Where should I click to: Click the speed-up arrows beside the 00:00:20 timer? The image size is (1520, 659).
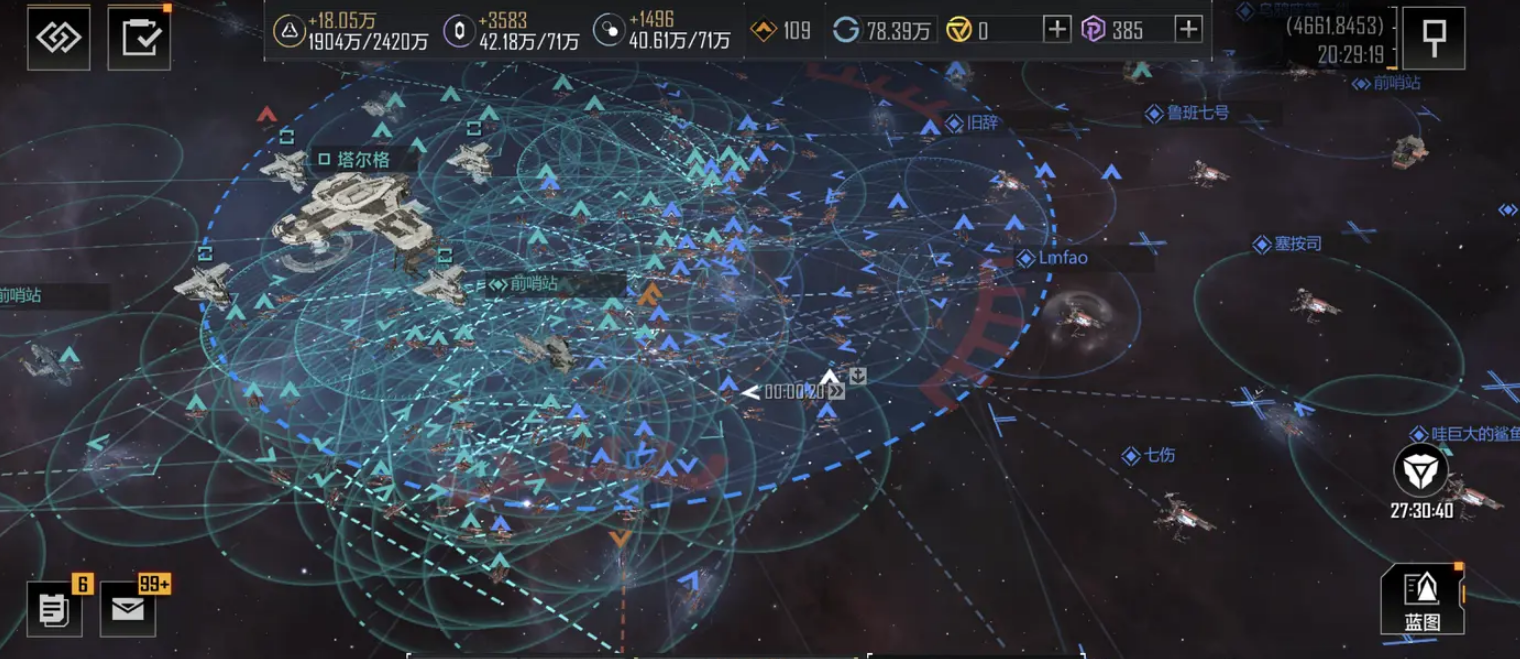[835, 392]
